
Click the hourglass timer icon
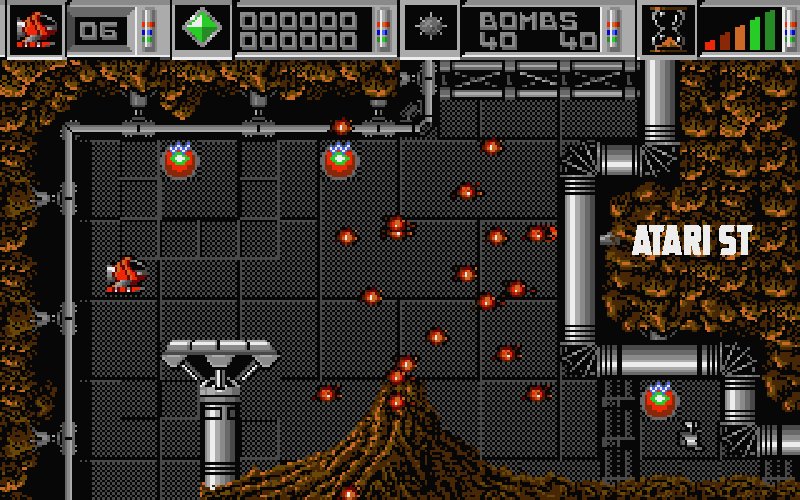tap(667, 28)
